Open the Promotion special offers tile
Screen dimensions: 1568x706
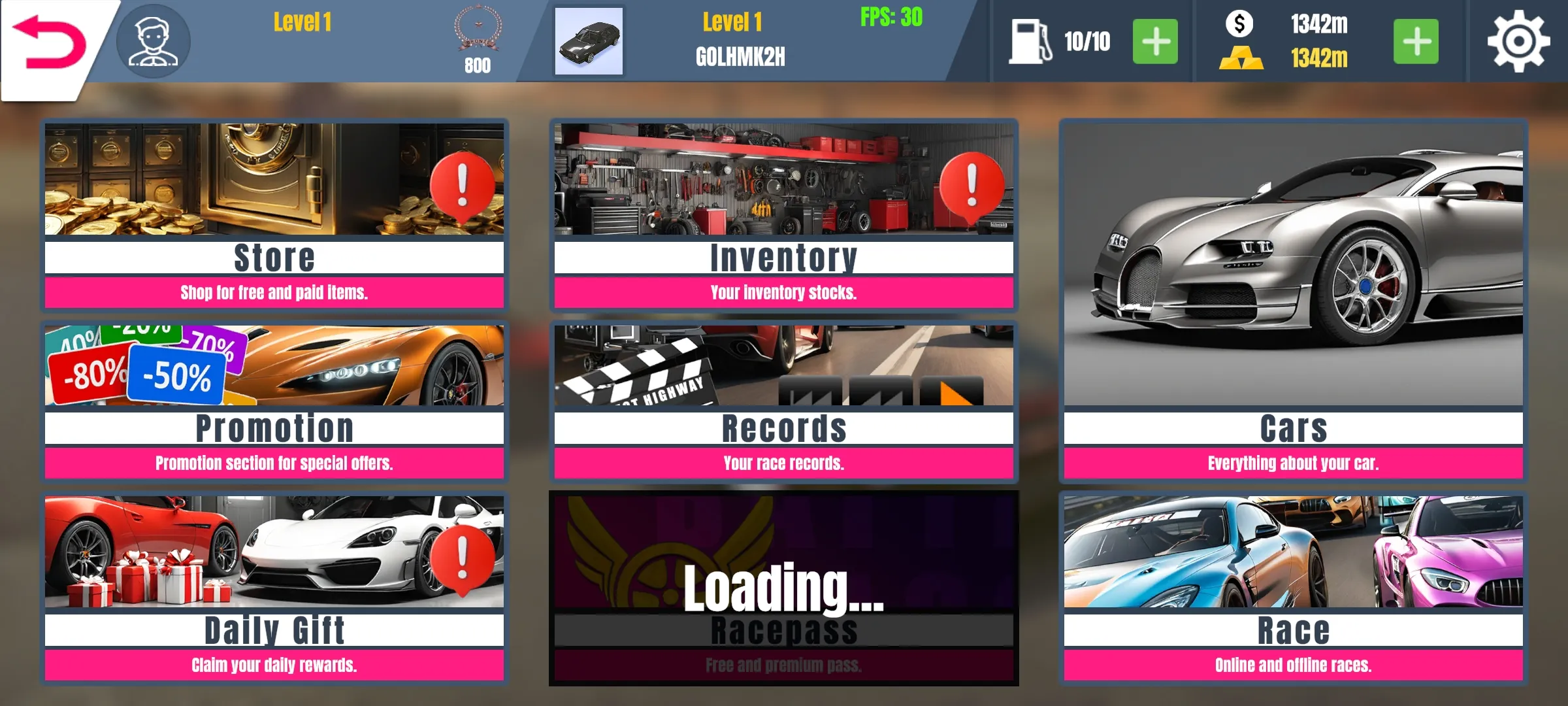pyautogui.click(x=274, y=401)
